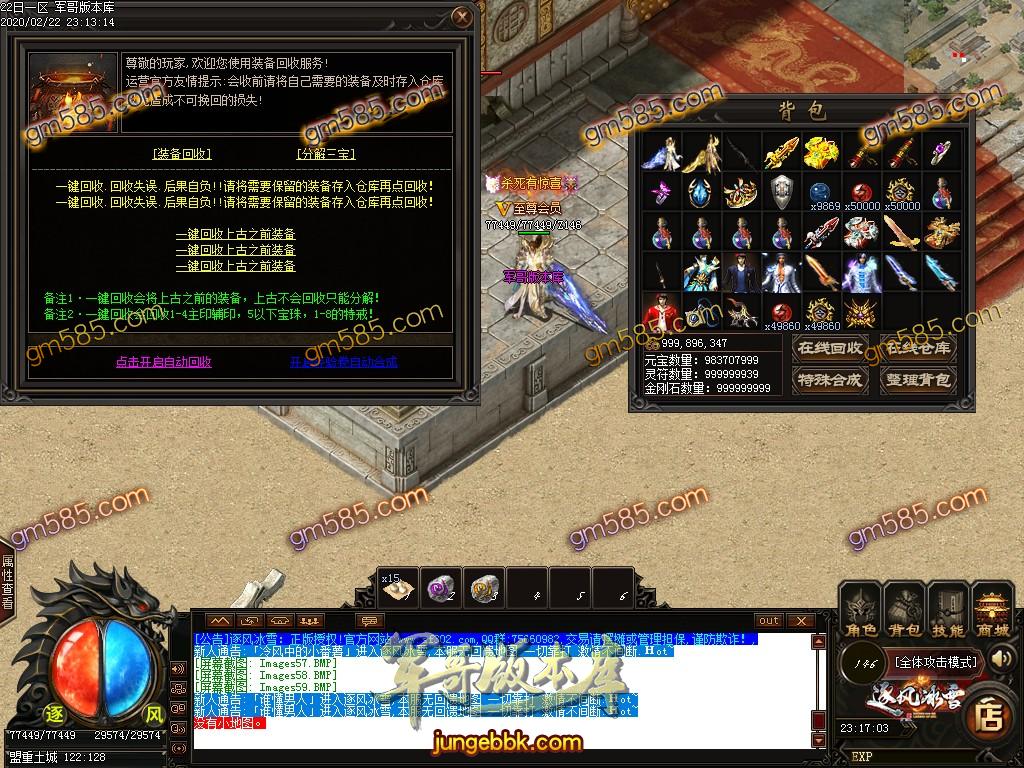Toggle the 全体攻击模式 attack mode

(936, 661)
